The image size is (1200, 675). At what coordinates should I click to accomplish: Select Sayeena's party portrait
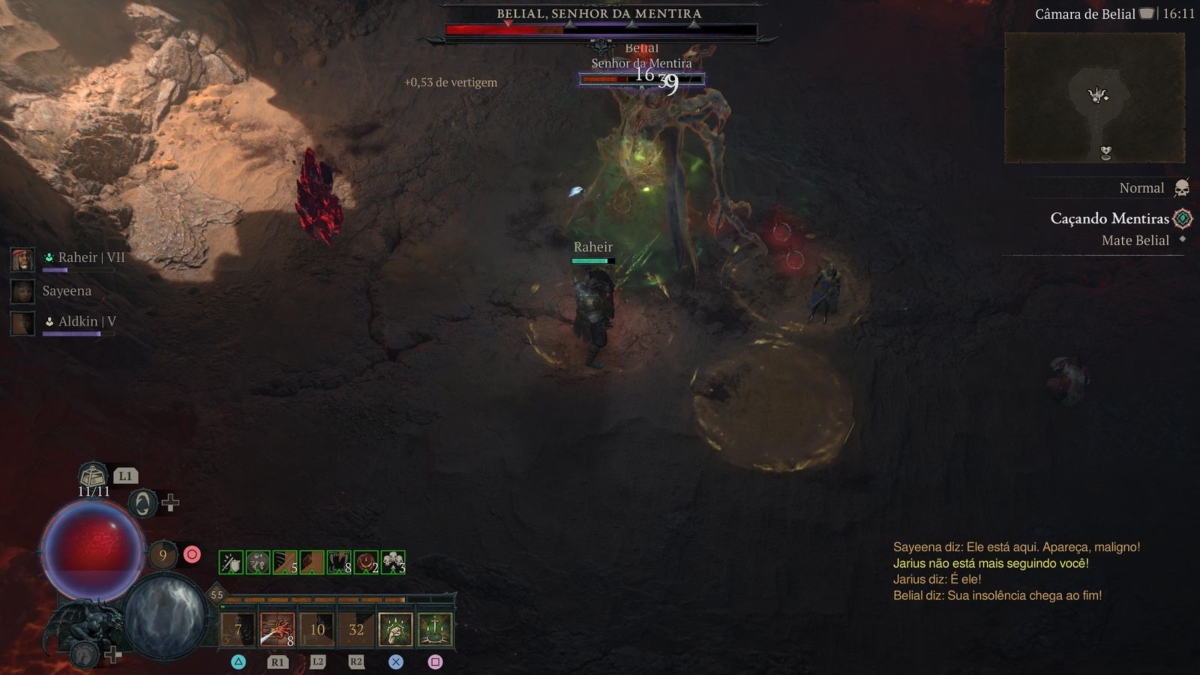coord(22,291)
